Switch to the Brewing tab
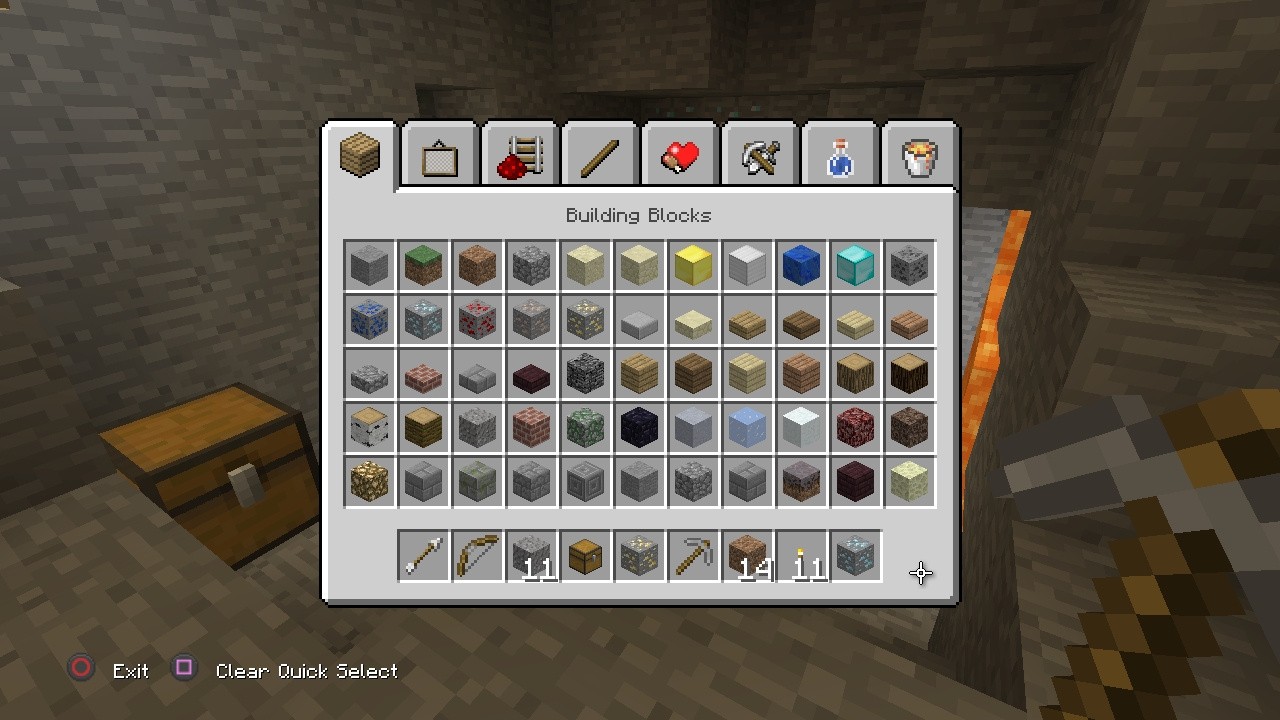Viewport: 1280px width, 720px height. pyautogui.click(x=839, y=153)
